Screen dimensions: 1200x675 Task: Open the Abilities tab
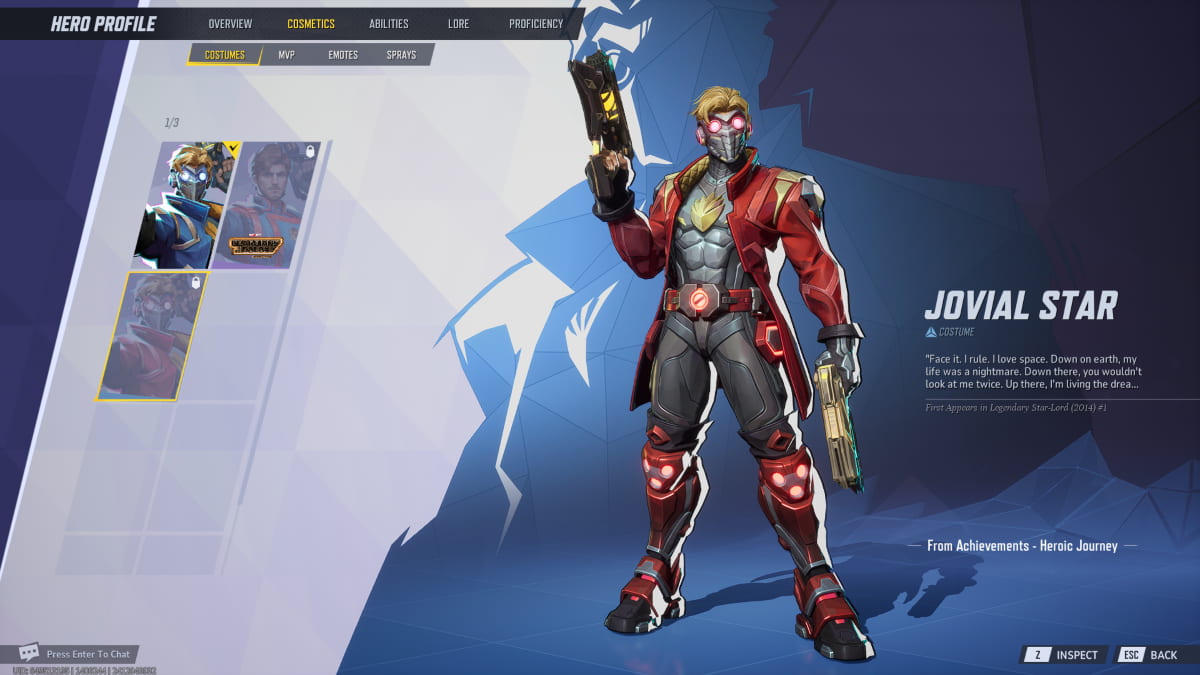coord(388,24)
